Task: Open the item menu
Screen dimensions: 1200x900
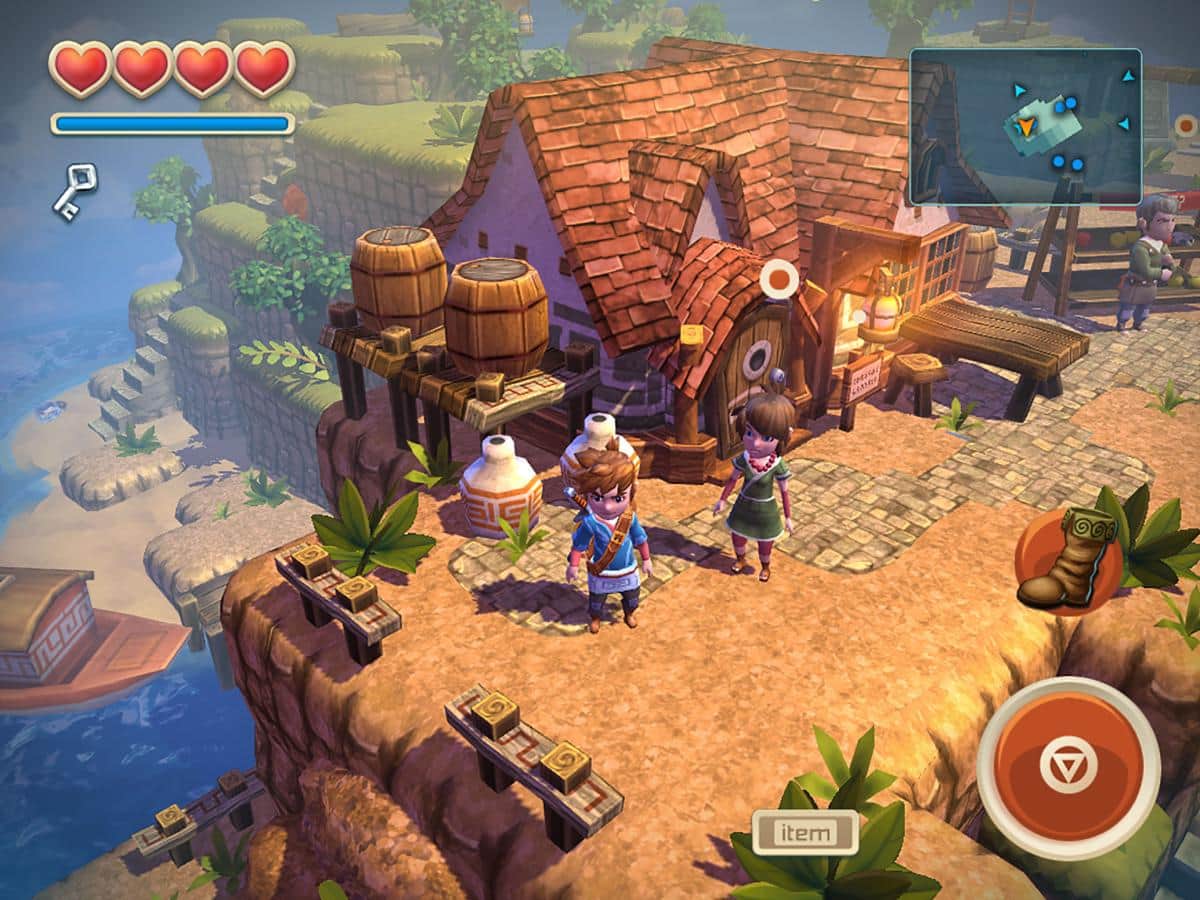Action: click(805, 832)
